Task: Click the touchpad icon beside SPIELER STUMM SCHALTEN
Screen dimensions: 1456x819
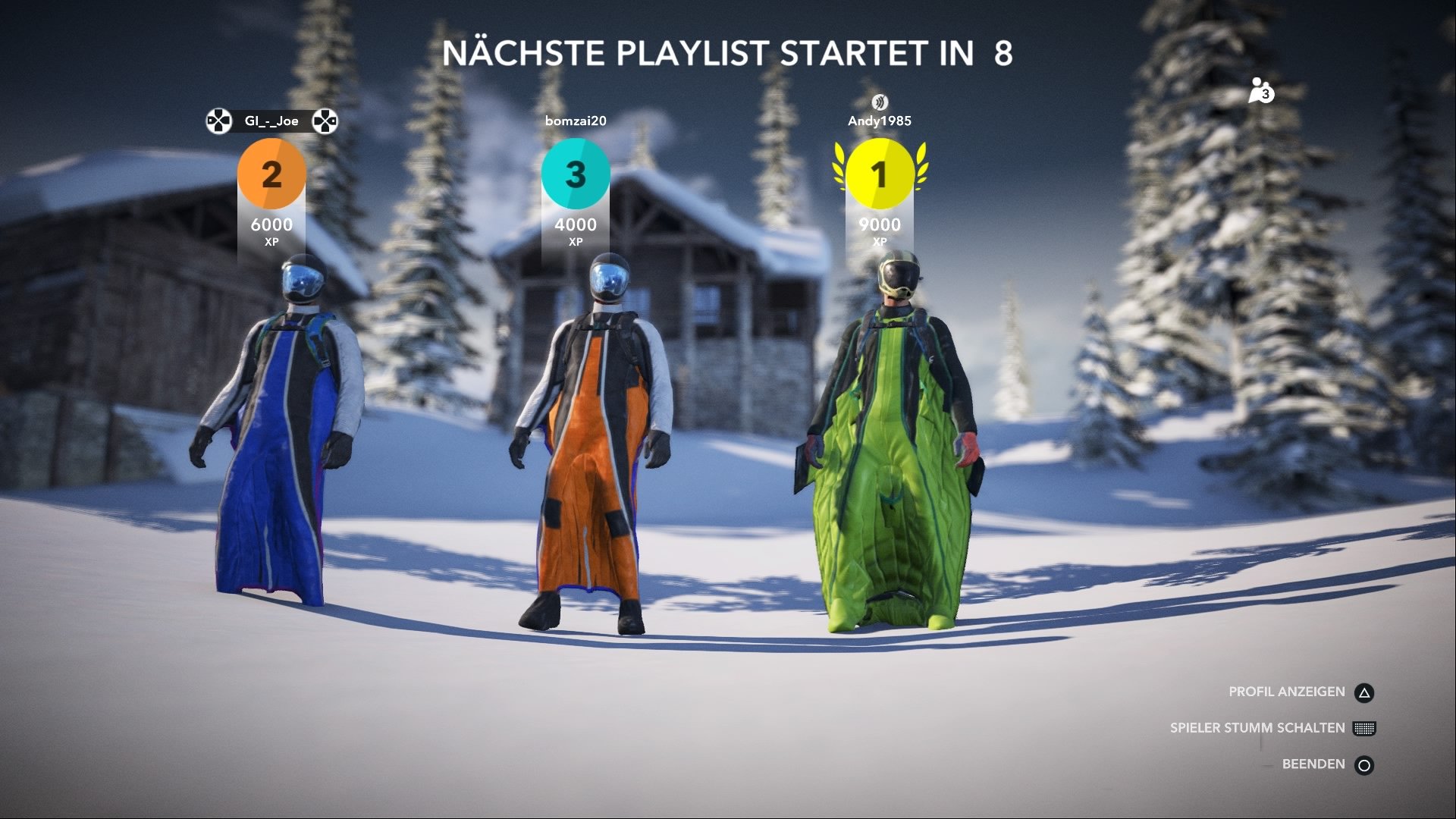Action: point(1367,727)
